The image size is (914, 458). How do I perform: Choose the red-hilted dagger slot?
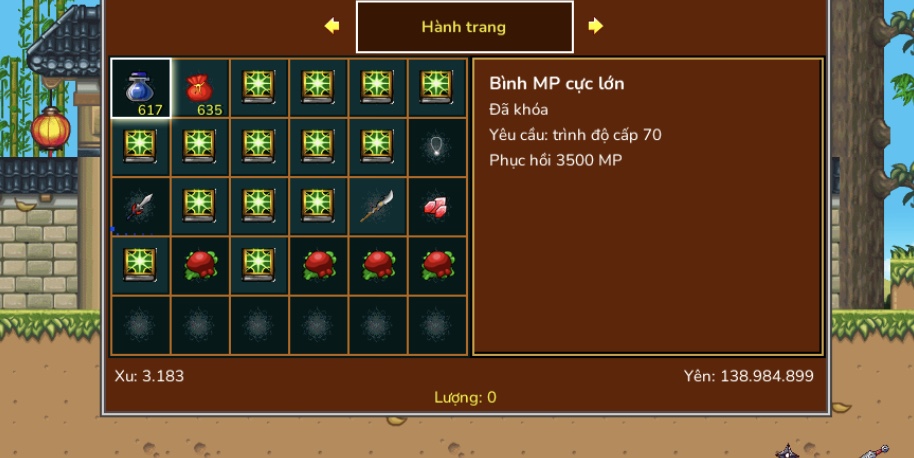[141, 207]
